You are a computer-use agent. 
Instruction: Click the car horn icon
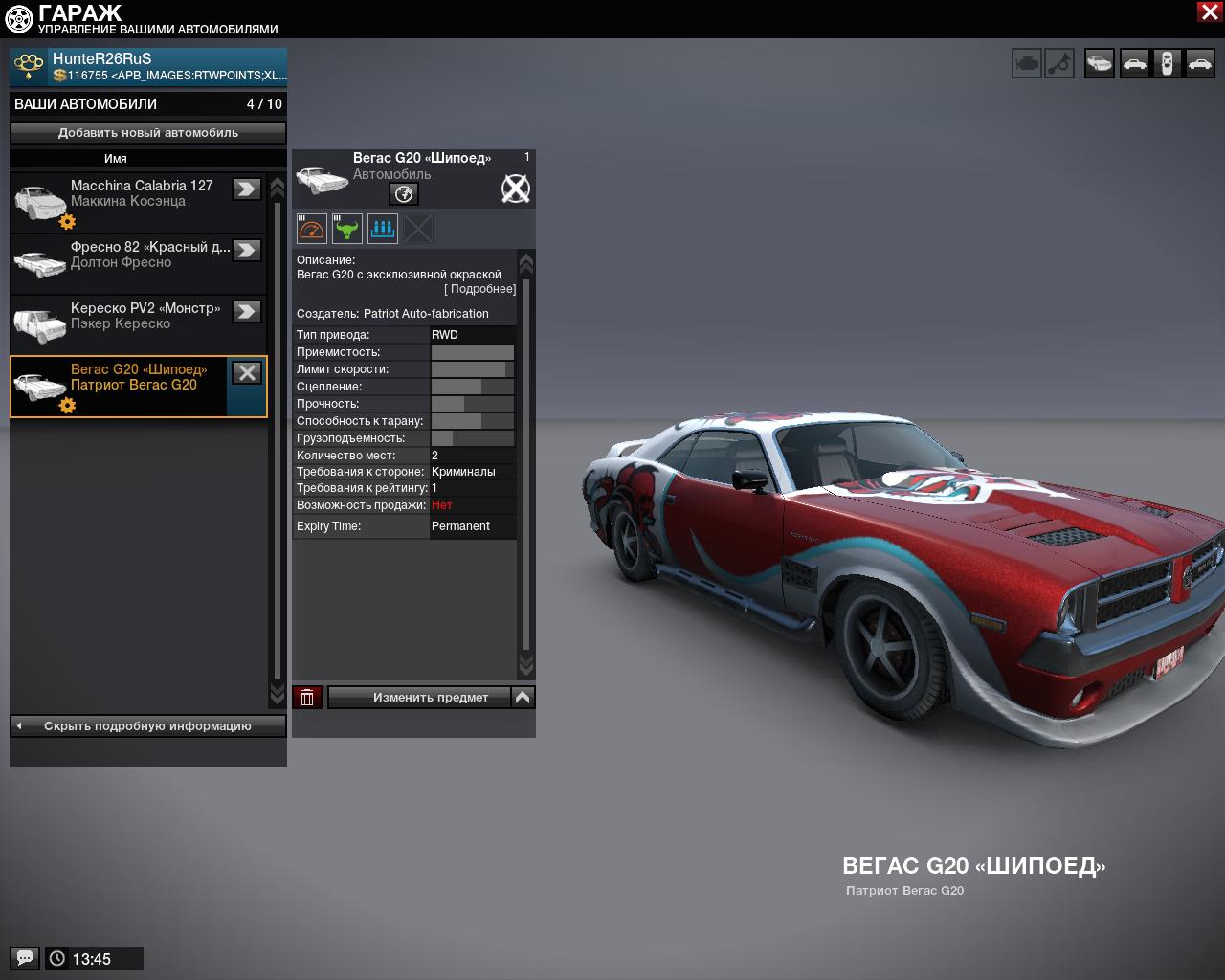tap(1059, 64)
